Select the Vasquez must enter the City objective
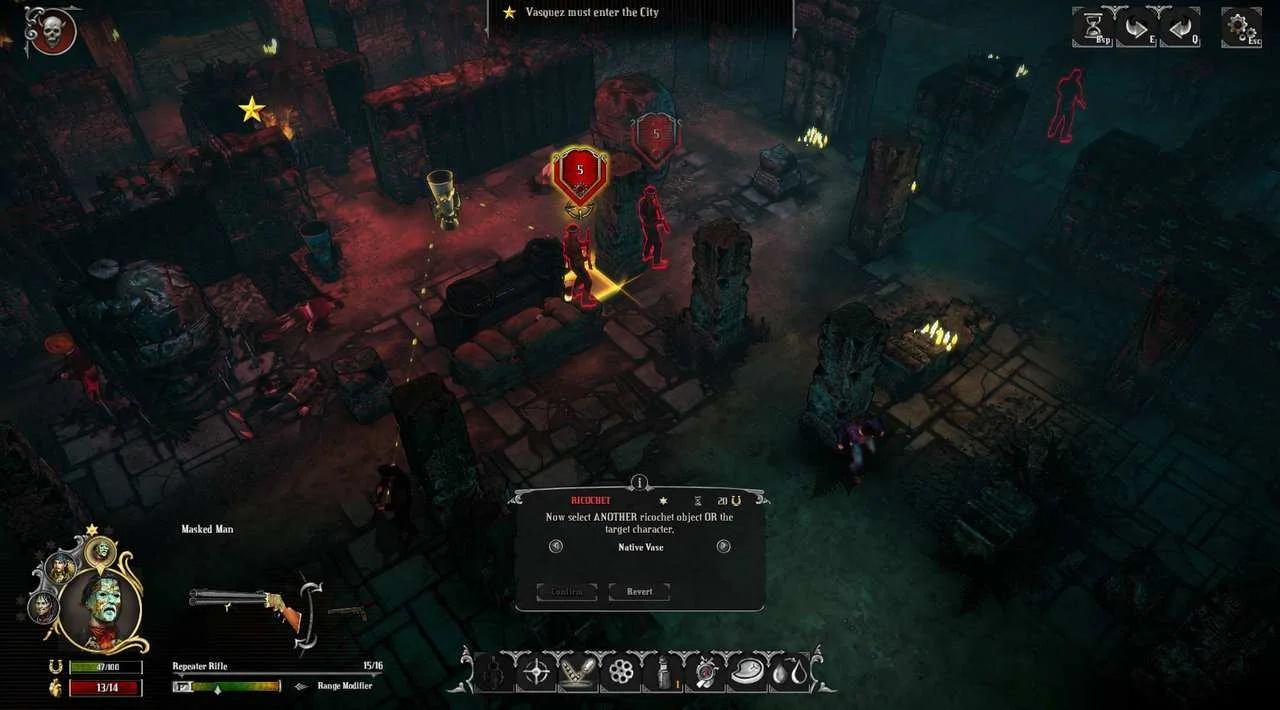The height and width of the screenshot is (710, 1280). point(582,13)
